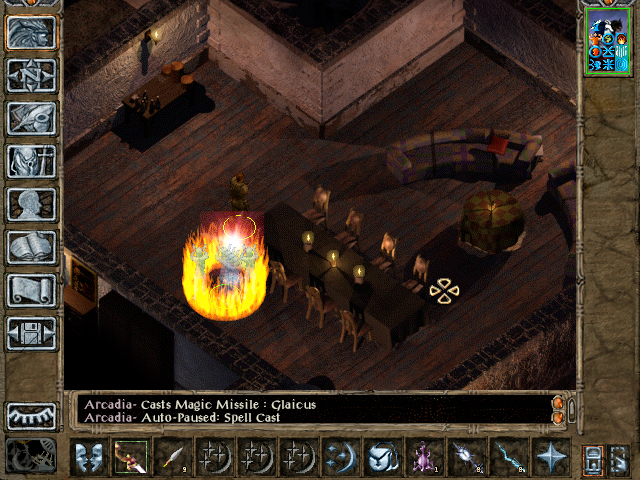
Task: Use the cyan wand quick item
Action: [x=508, y=456]
